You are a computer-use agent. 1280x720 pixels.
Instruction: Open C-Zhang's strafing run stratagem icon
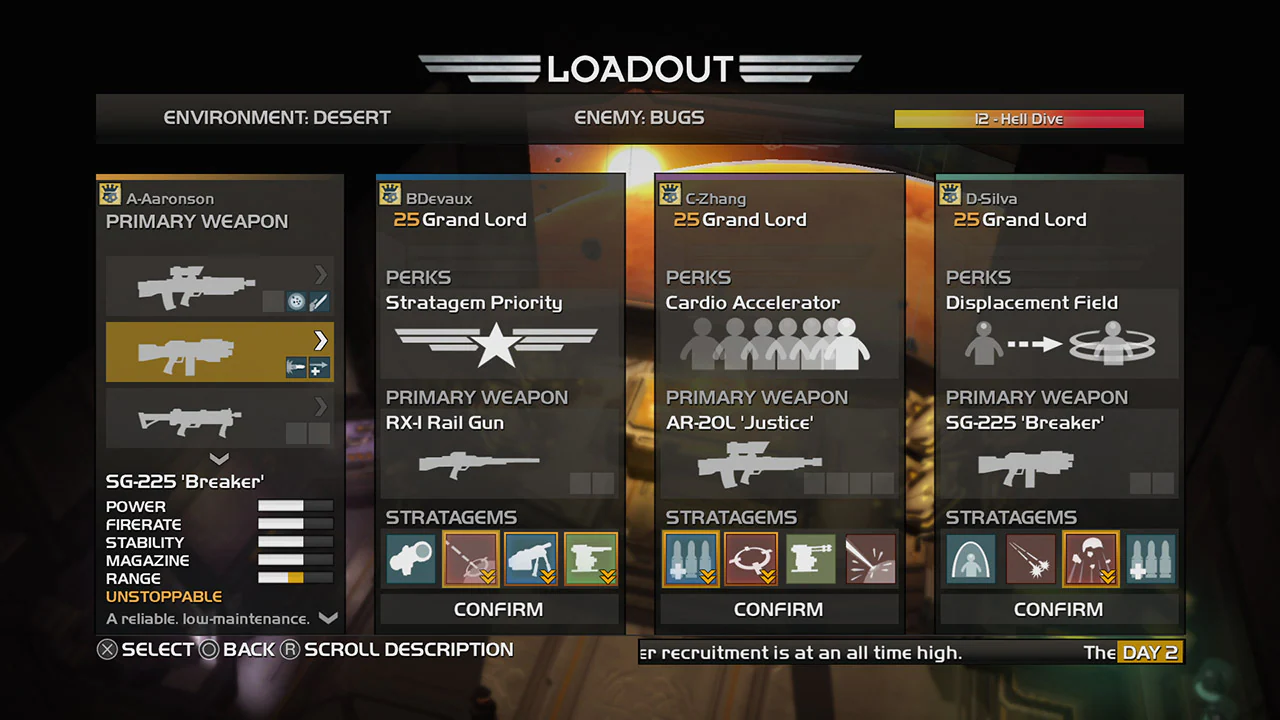[870, 559]
